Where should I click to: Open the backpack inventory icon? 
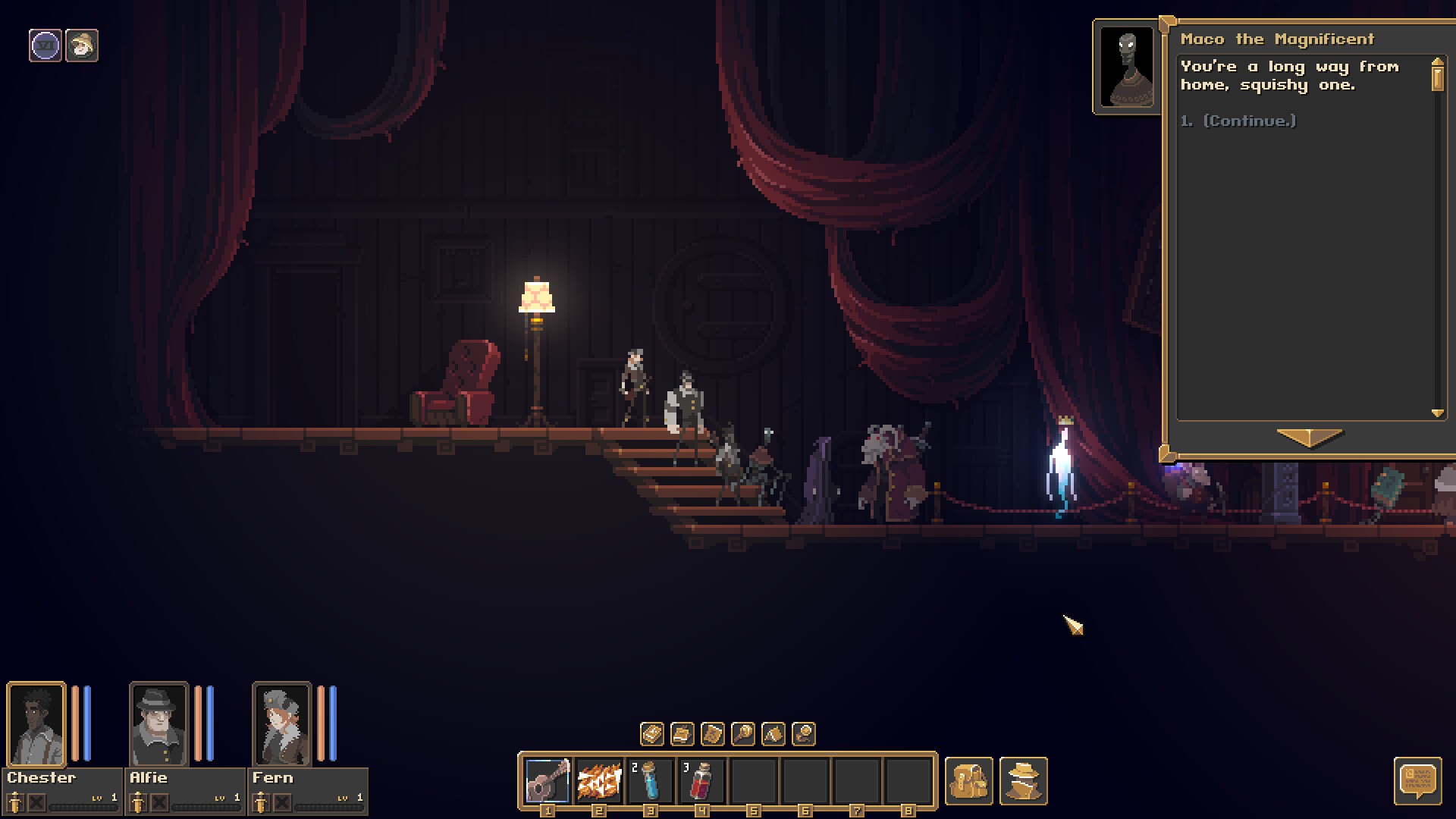pyautogui.click(x=971, y=781)
